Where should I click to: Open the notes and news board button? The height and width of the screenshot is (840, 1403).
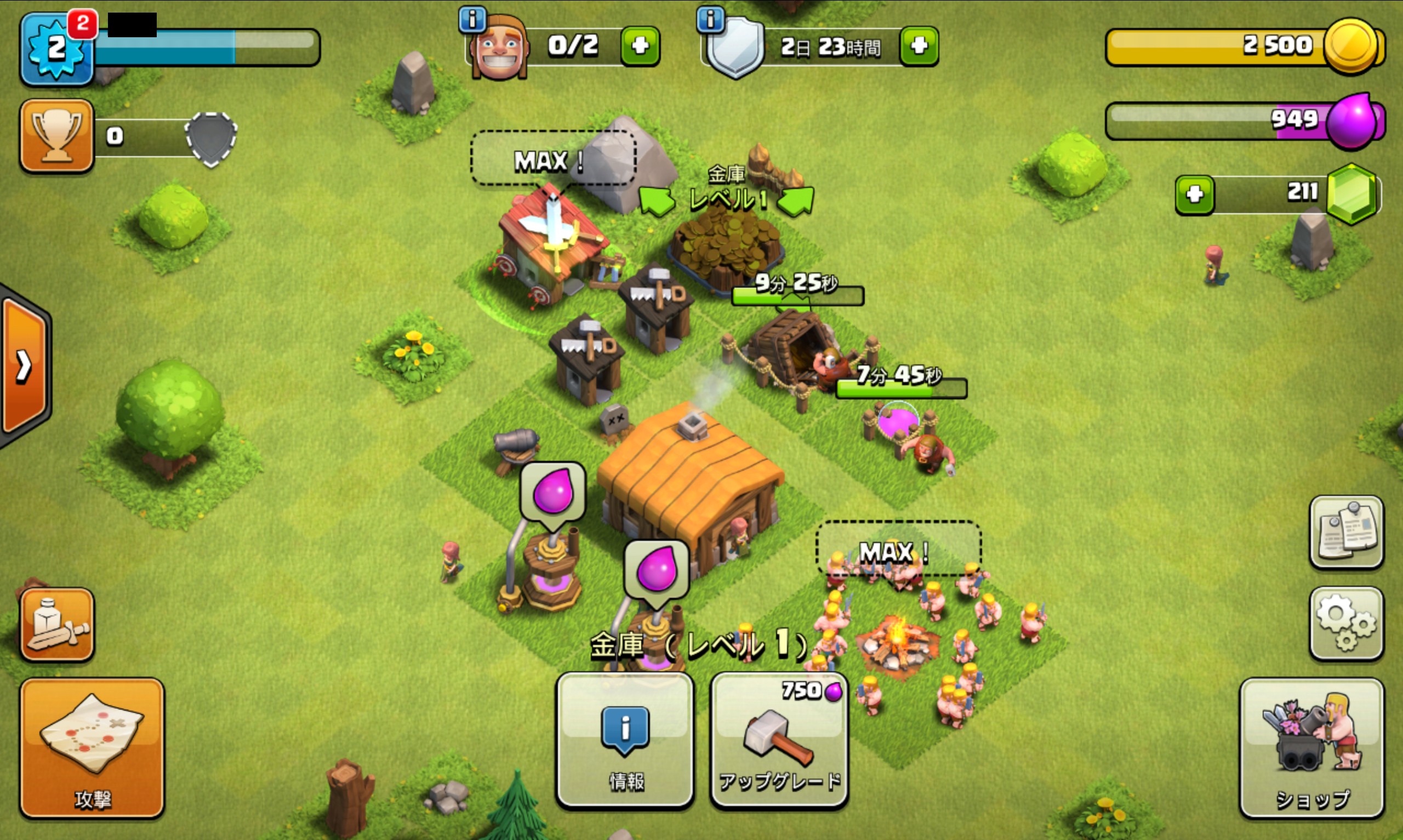tap(1346, 531)
